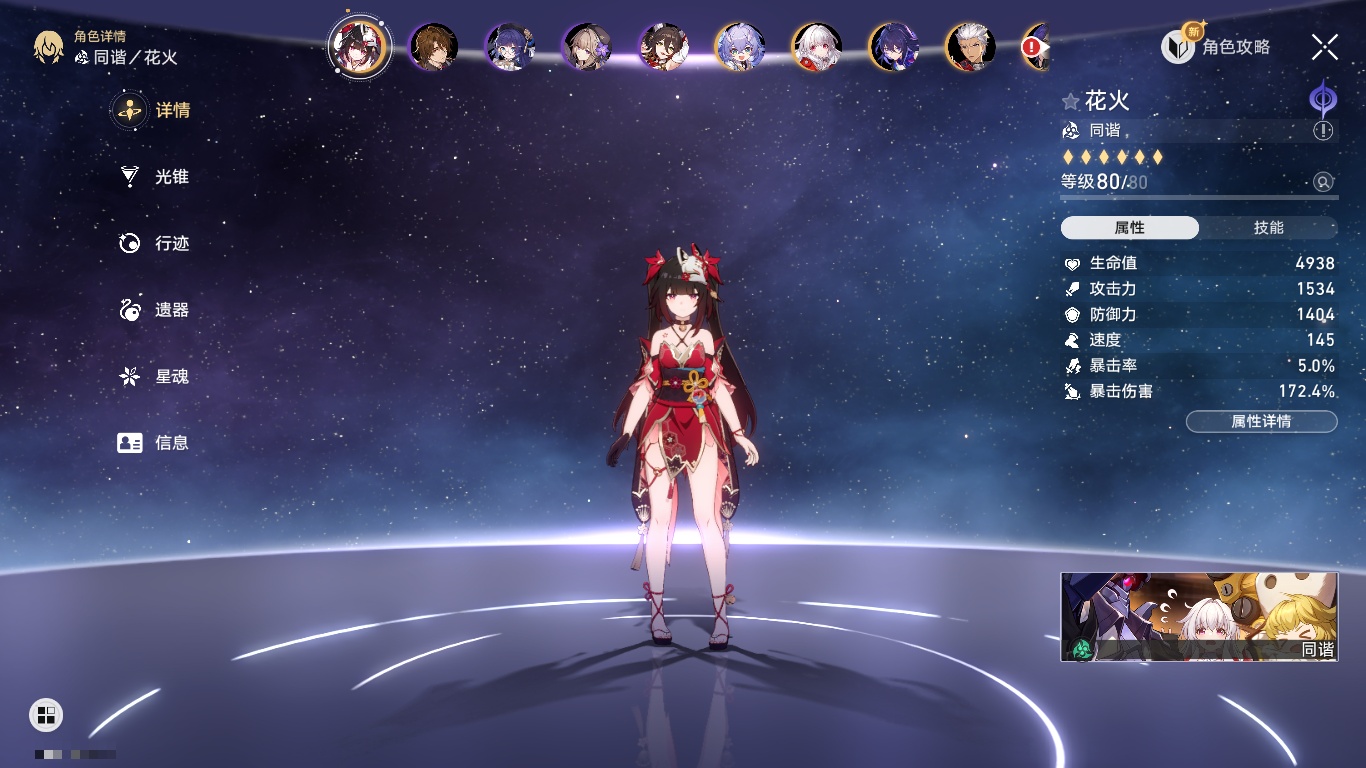Switch to the 属性 attributes tab
This screenshot has width=1366, height=768.
[1130, 228]
